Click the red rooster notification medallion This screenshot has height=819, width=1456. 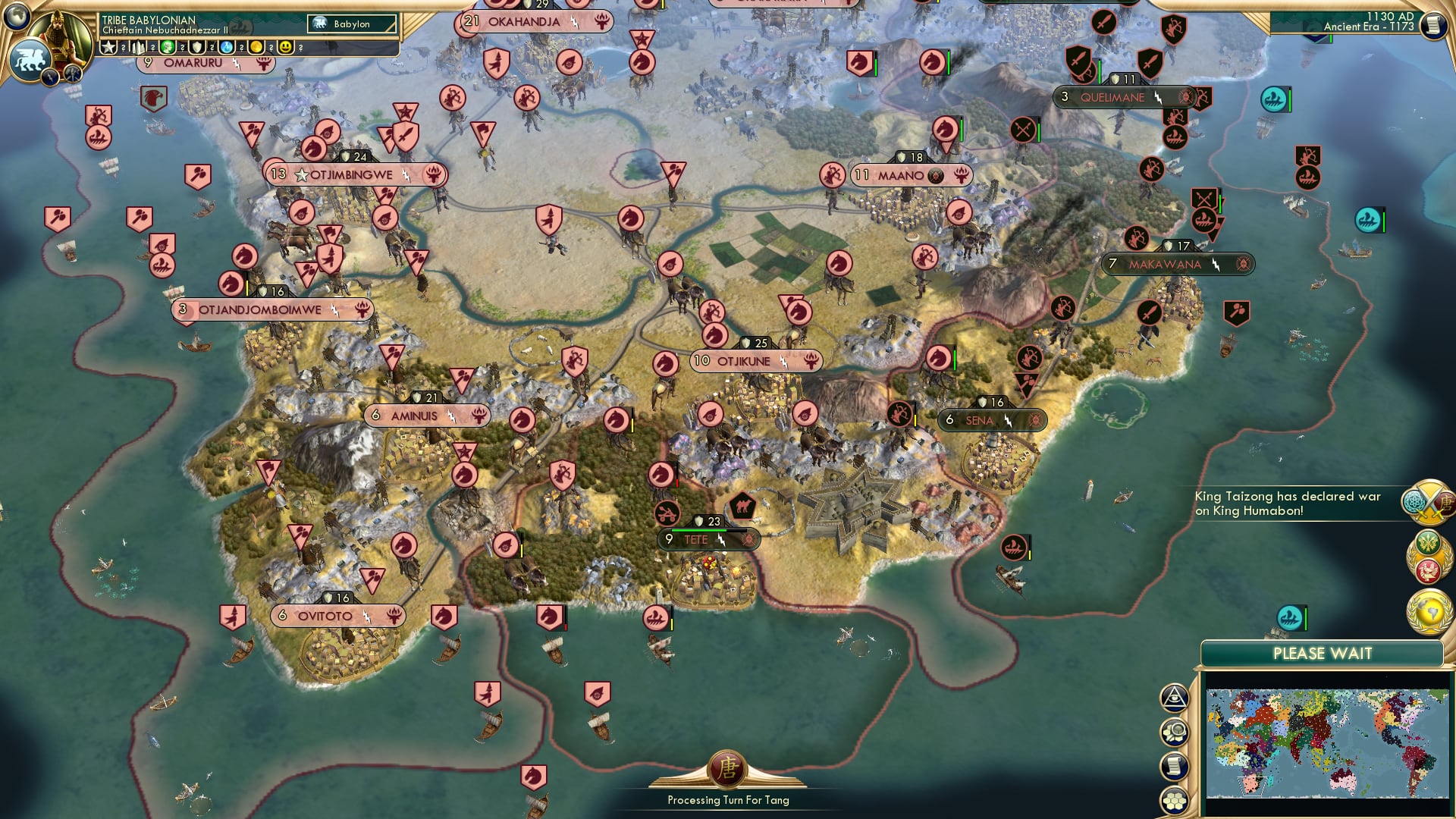(x=1427, y=569)
